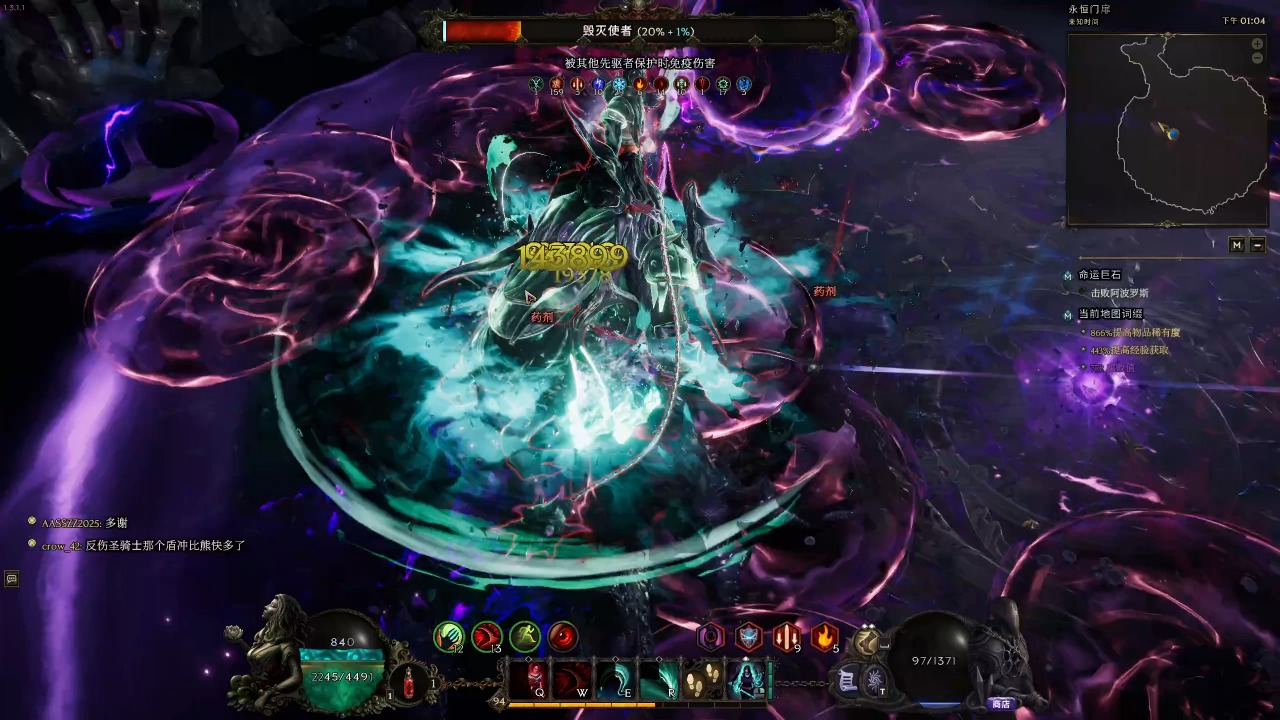Open the scroll journal icon
The width and height of the screenshot is (1280, 720).
848,680
